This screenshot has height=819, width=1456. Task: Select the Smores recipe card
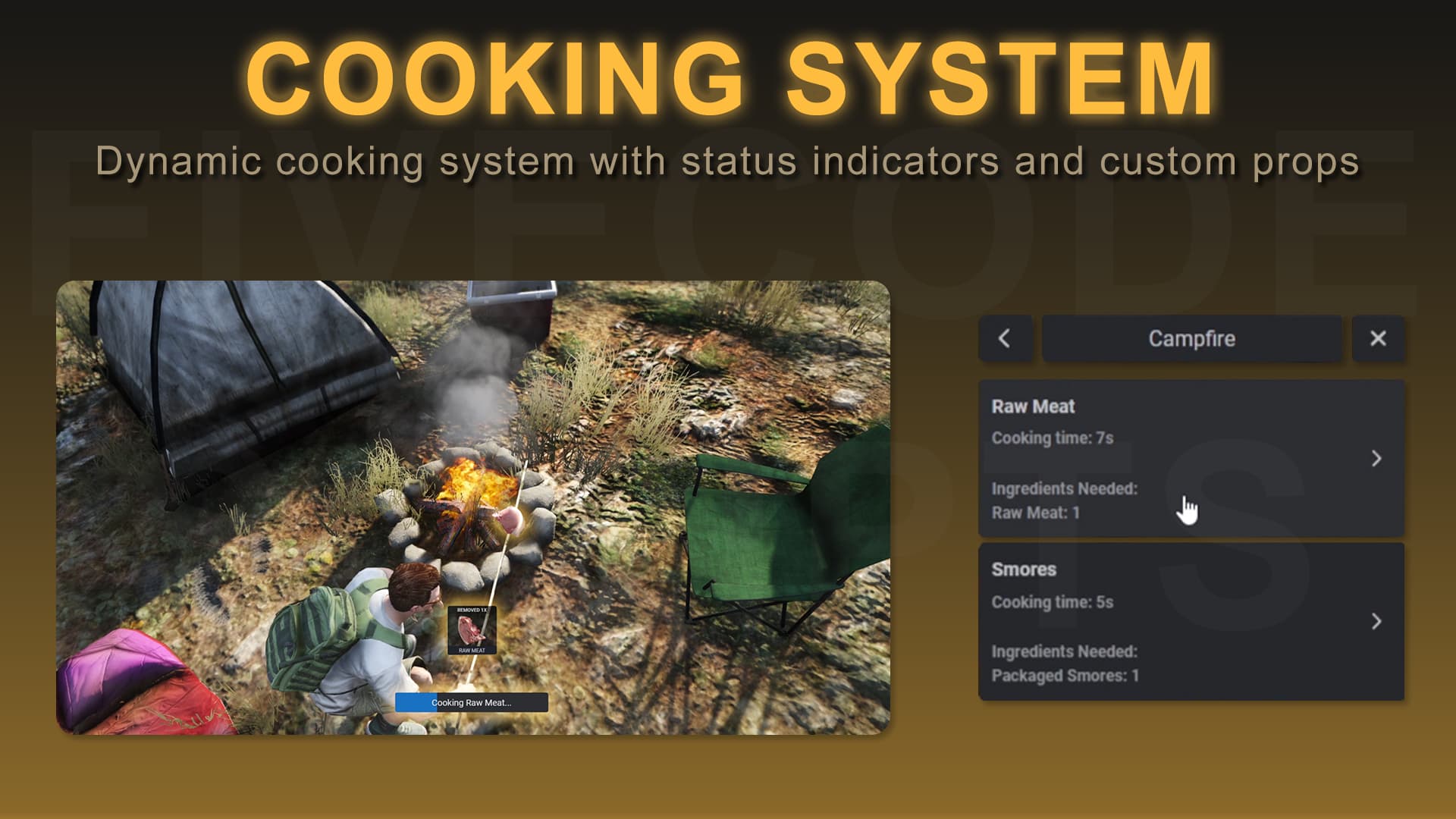click(1191, 622)
